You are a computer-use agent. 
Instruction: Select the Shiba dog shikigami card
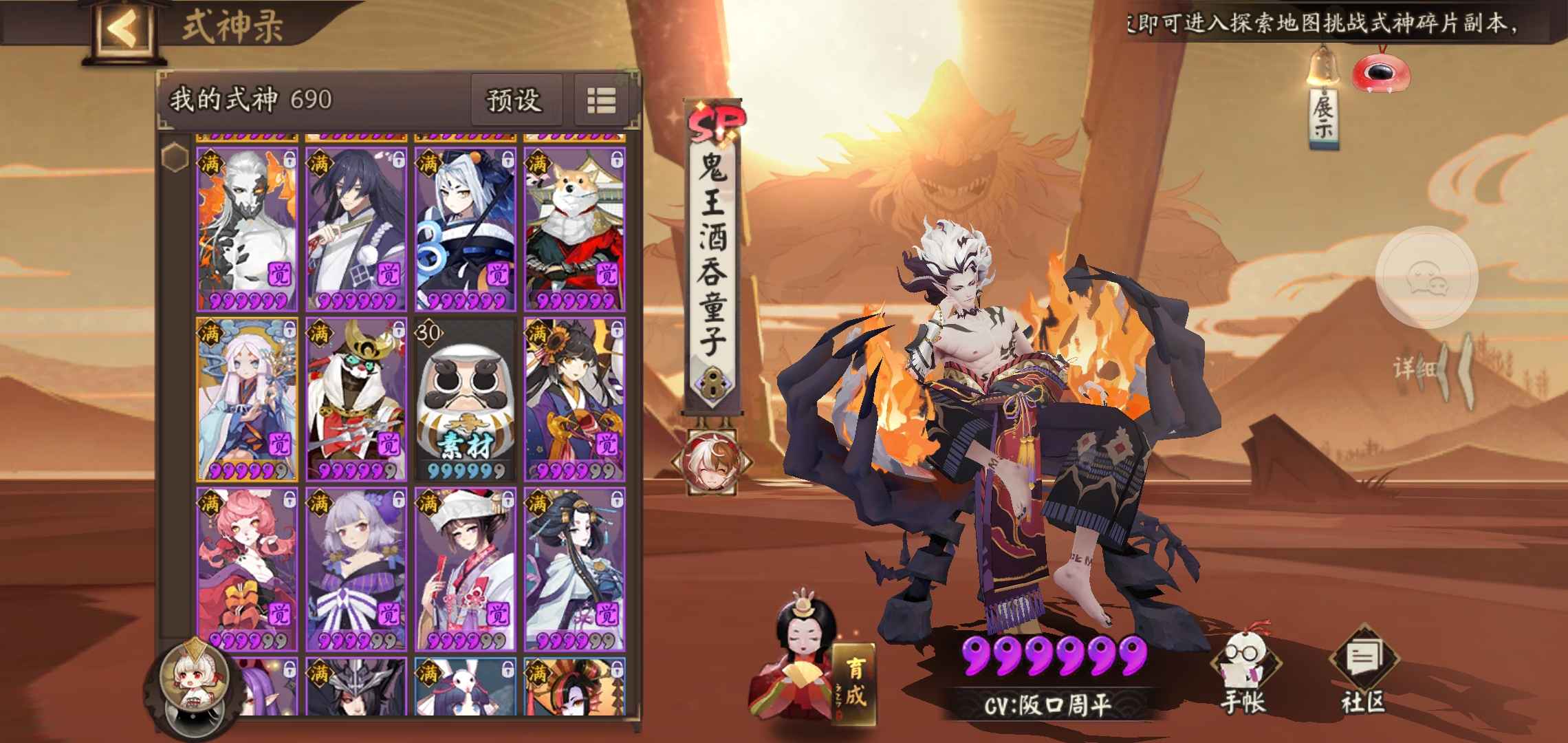pos(575,228)
